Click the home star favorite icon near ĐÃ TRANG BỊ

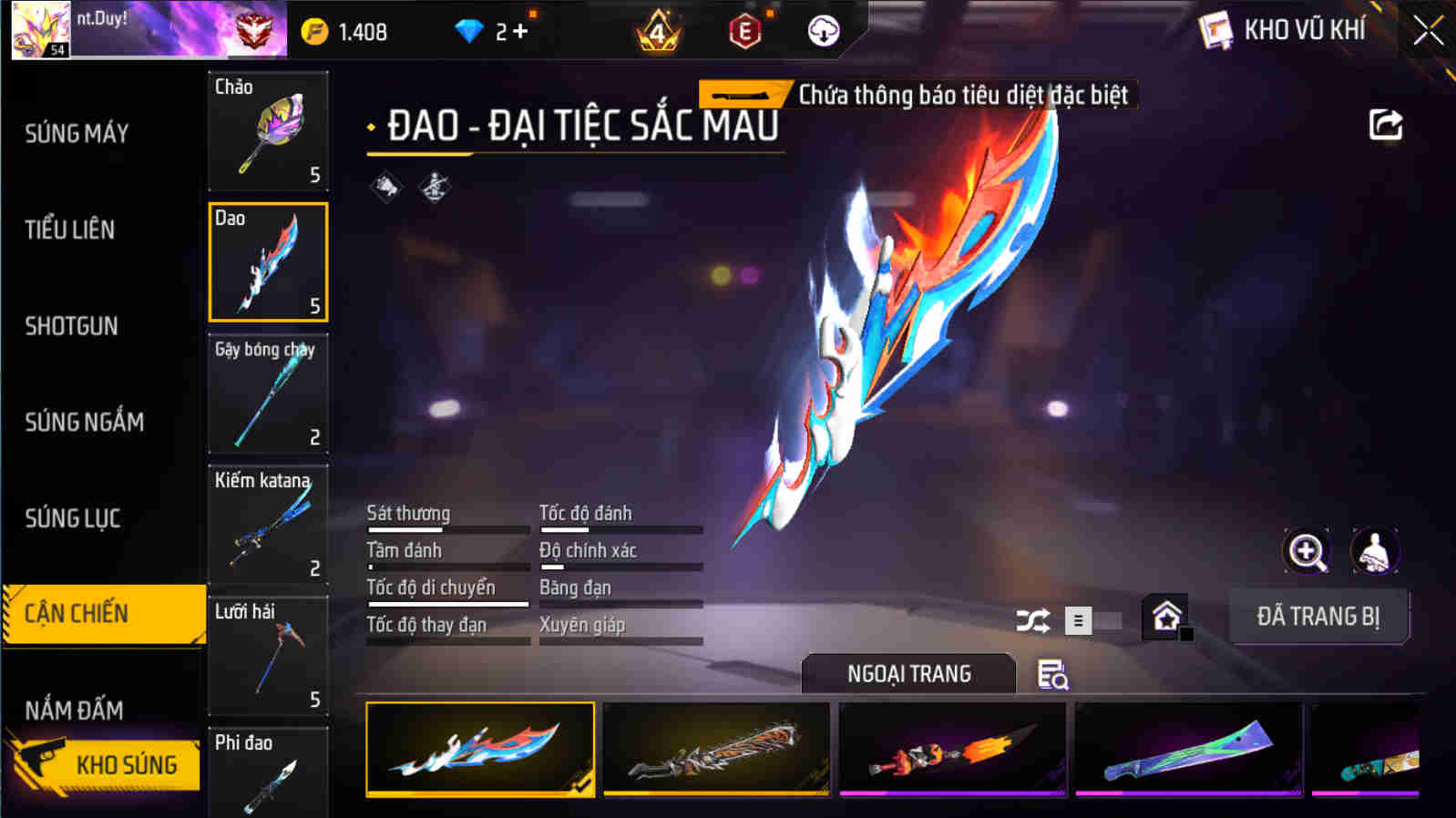tap(1167, 618)
